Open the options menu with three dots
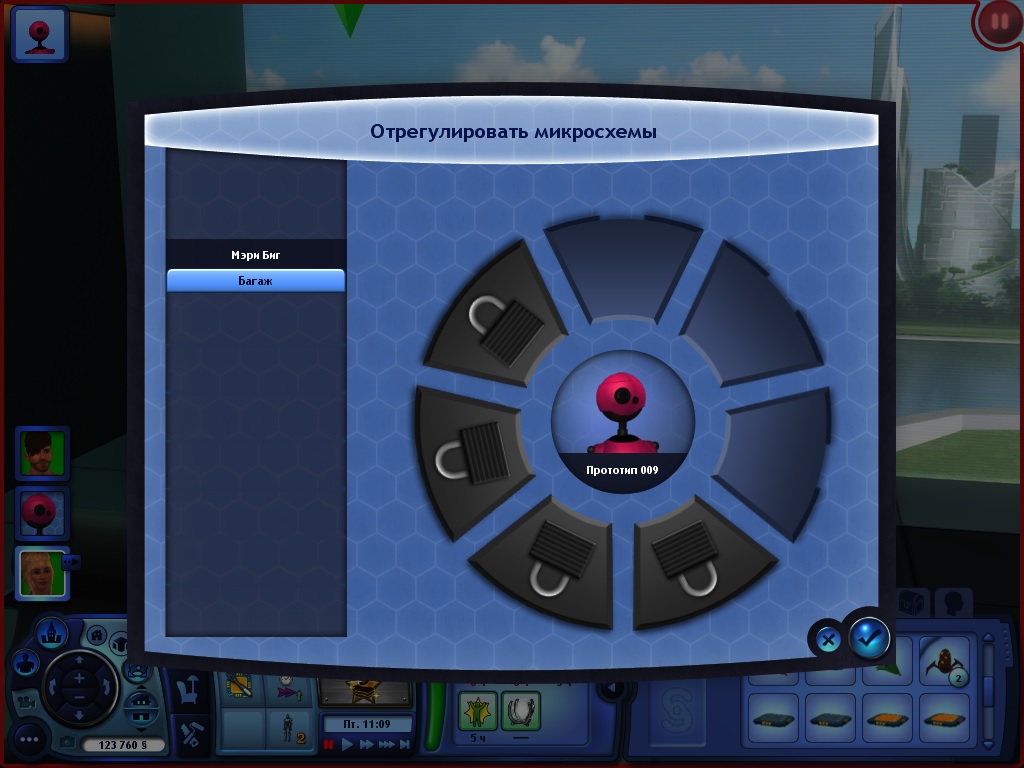 (x=28, y=740)
